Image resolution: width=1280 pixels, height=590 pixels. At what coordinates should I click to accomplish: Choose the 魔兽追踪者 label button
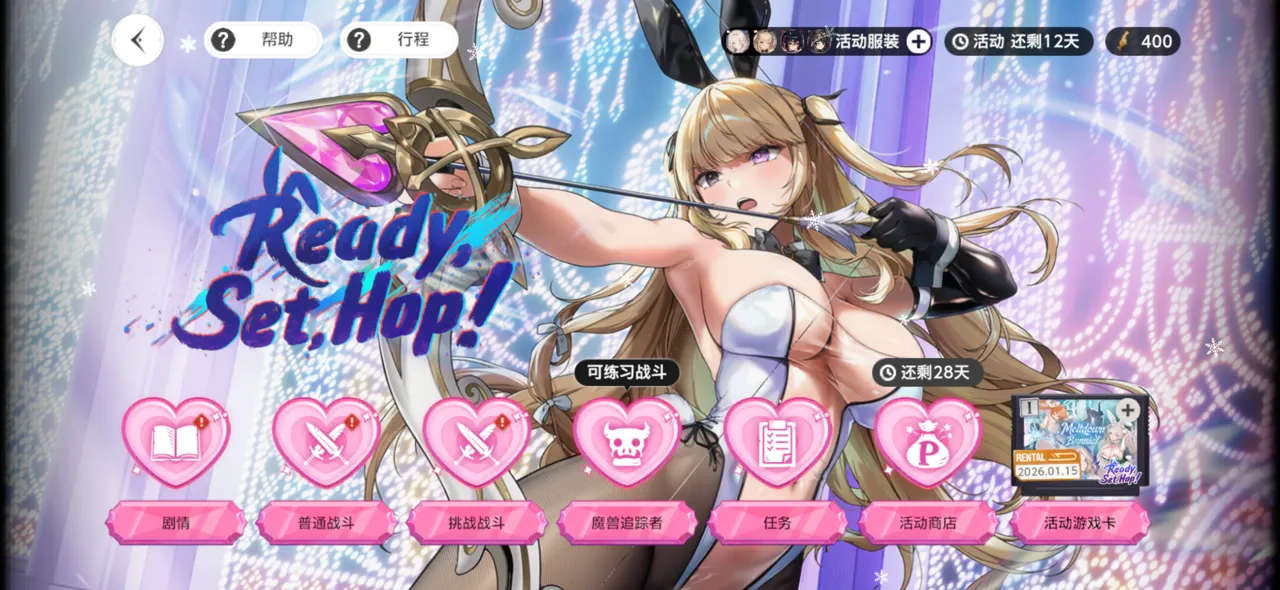coord(627,523)
